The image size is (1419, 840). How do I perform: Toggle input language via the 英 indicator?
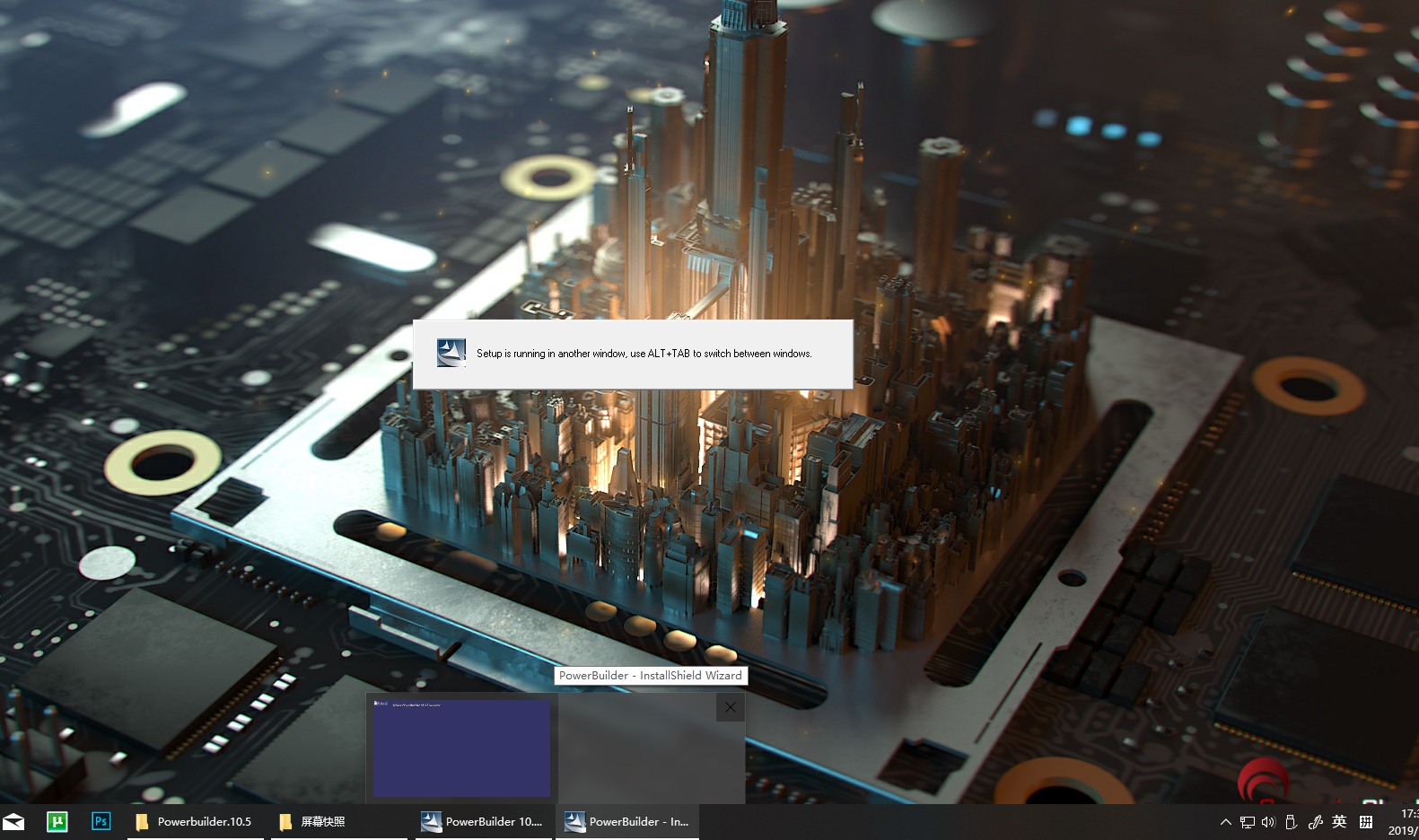coord(1340,821)
